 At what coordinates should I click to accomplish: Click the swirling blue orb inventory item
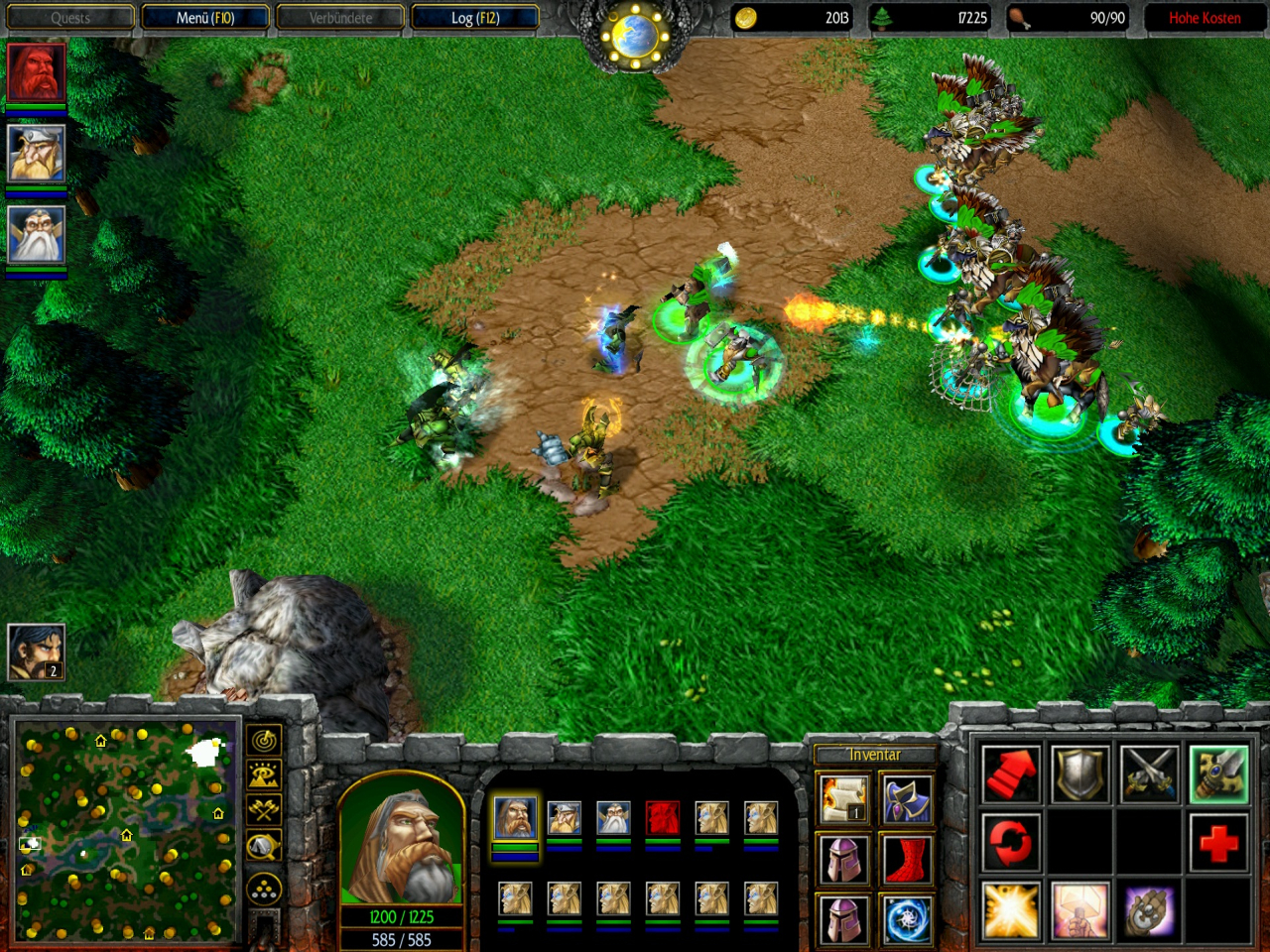coord(906,919)
